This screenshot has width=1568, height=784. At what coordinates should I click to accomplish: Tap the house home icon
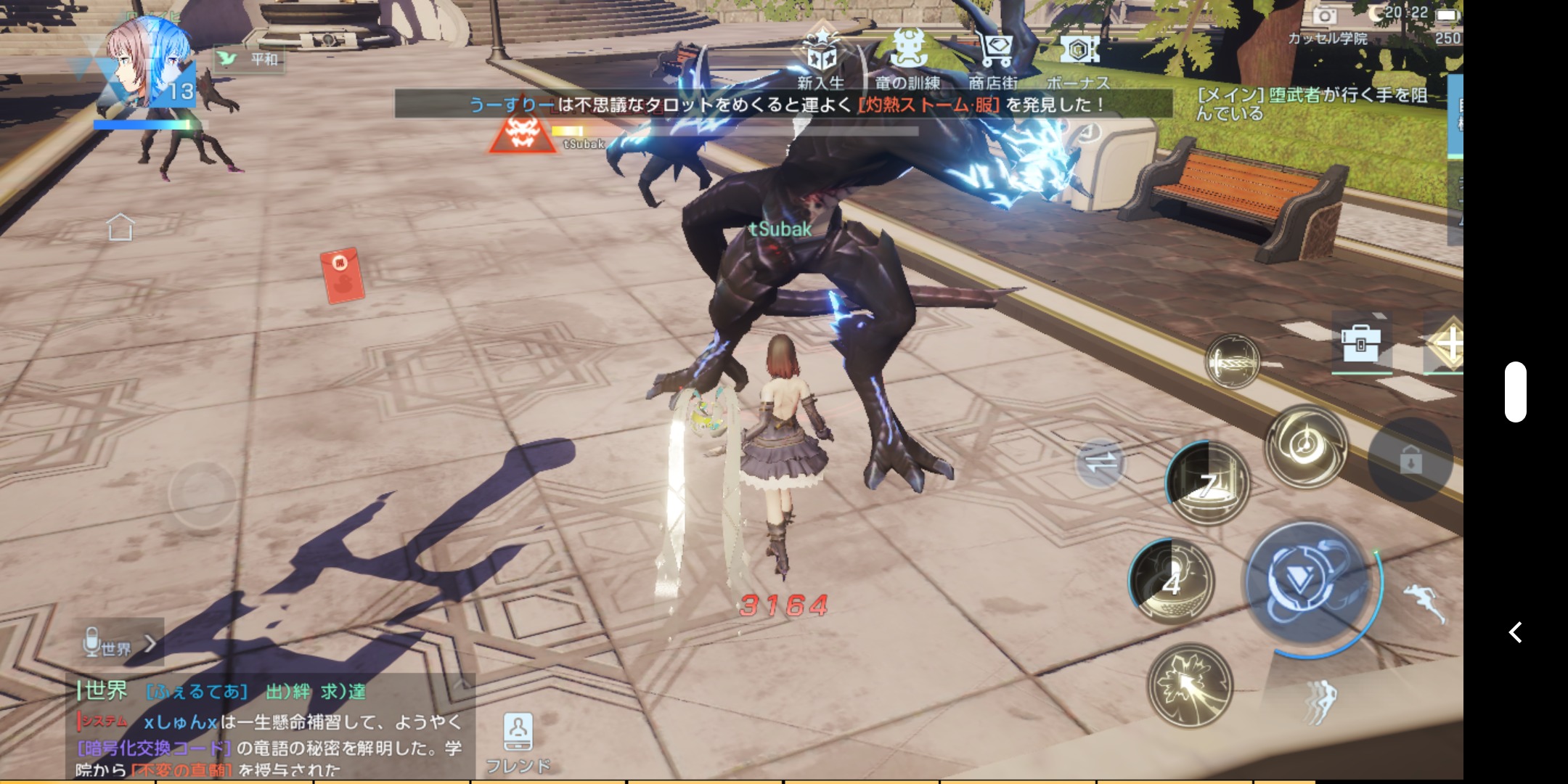click(x=121, y=226)
